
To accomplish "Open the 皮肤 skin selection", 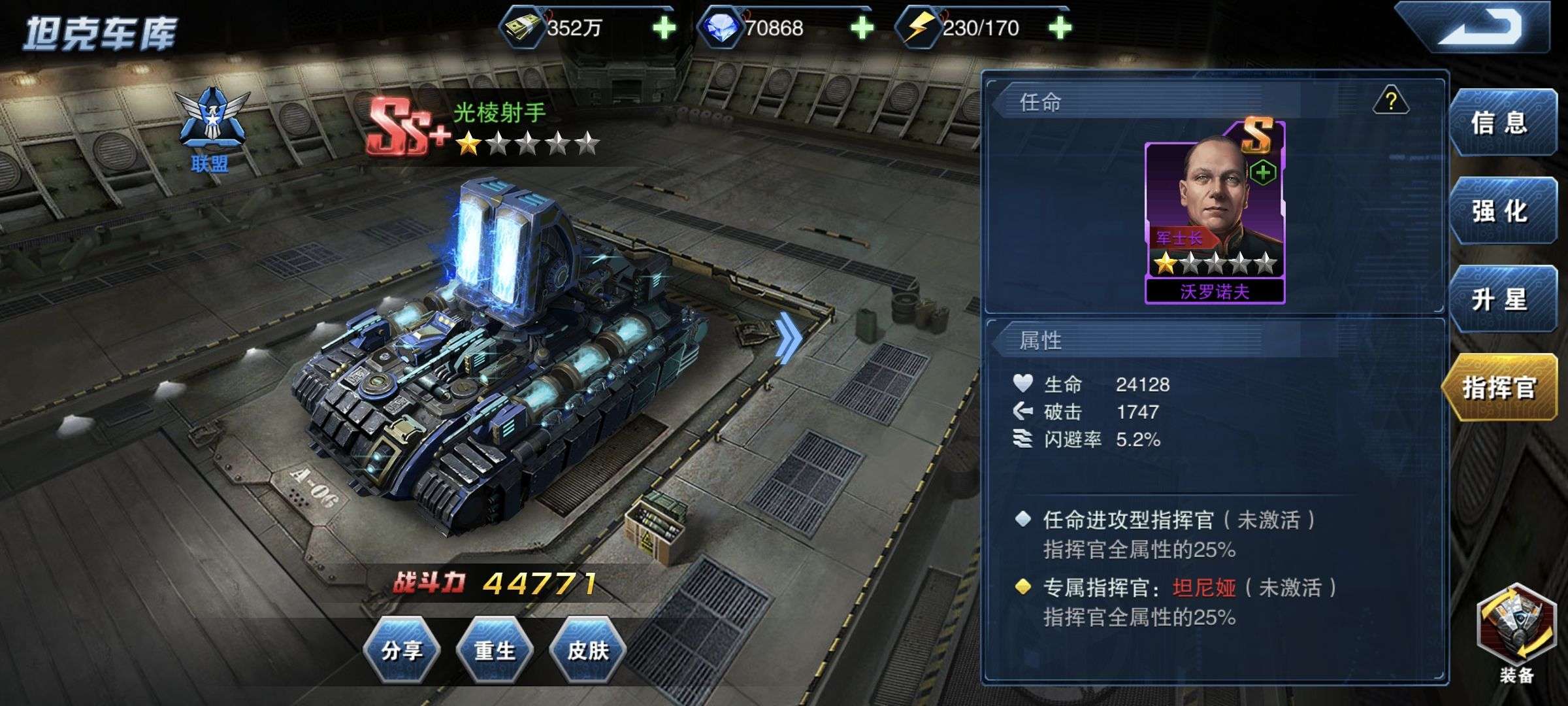I will (x=588, y=650).
